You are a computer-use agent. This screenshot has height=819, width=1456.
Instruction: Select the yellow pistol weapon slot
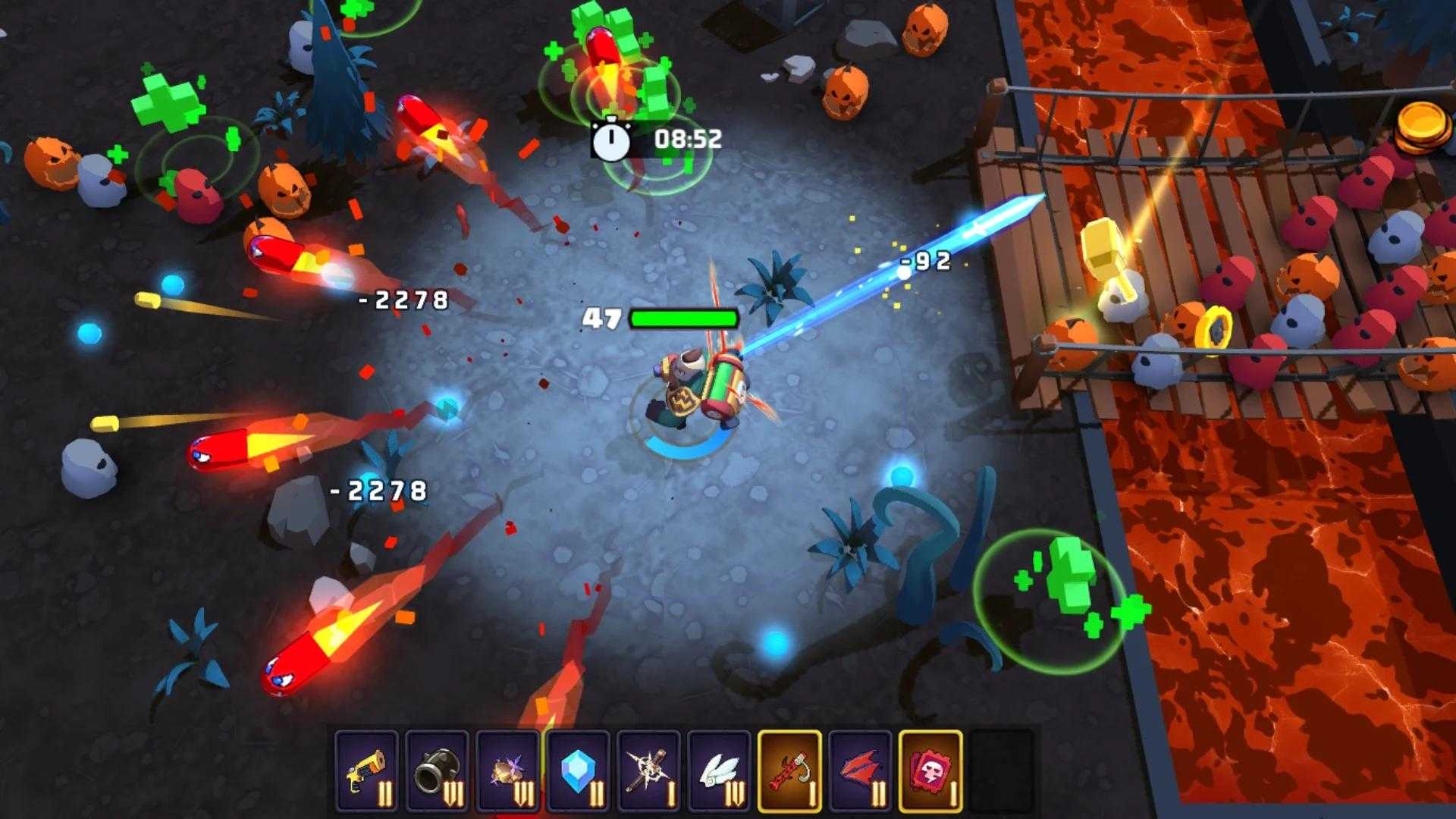click(x=366, y=771)
